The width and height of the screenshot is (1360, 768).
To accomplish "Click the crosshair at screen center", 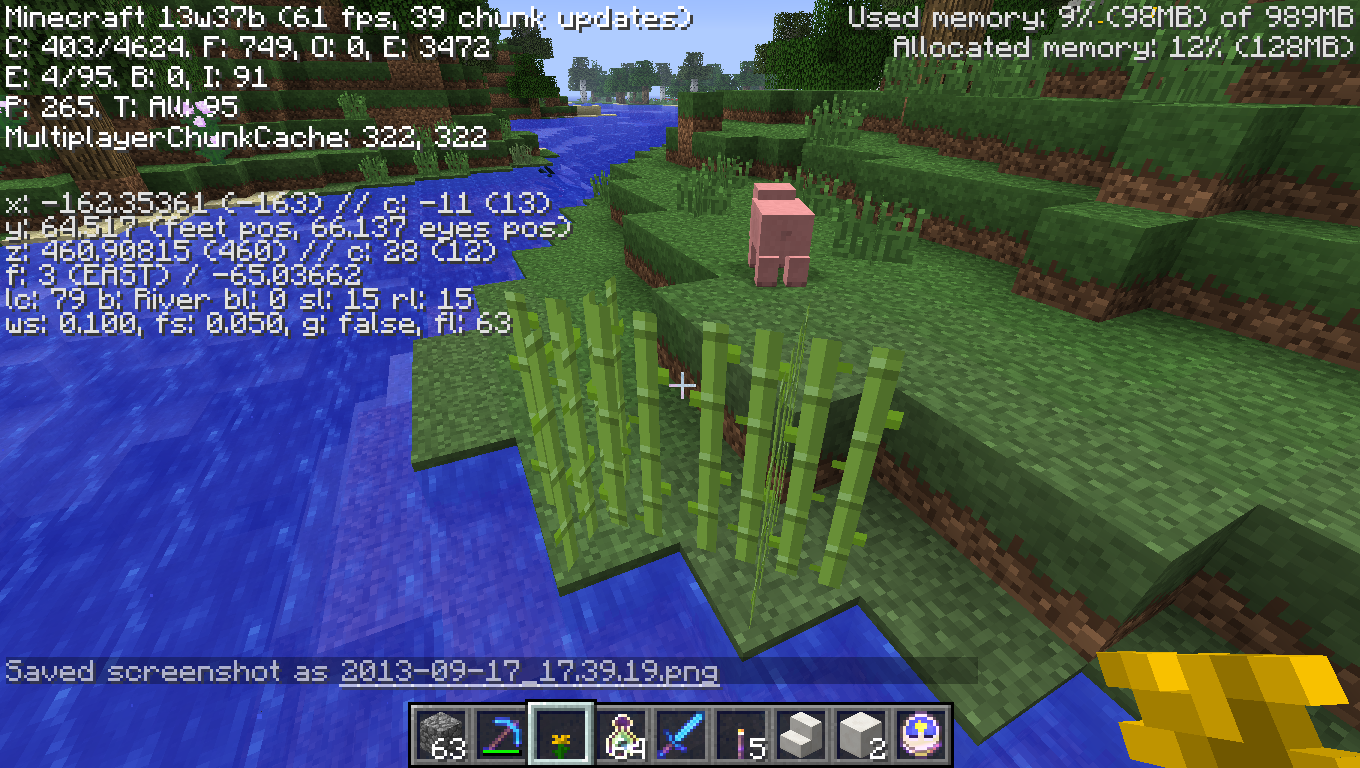I will 683,384.
